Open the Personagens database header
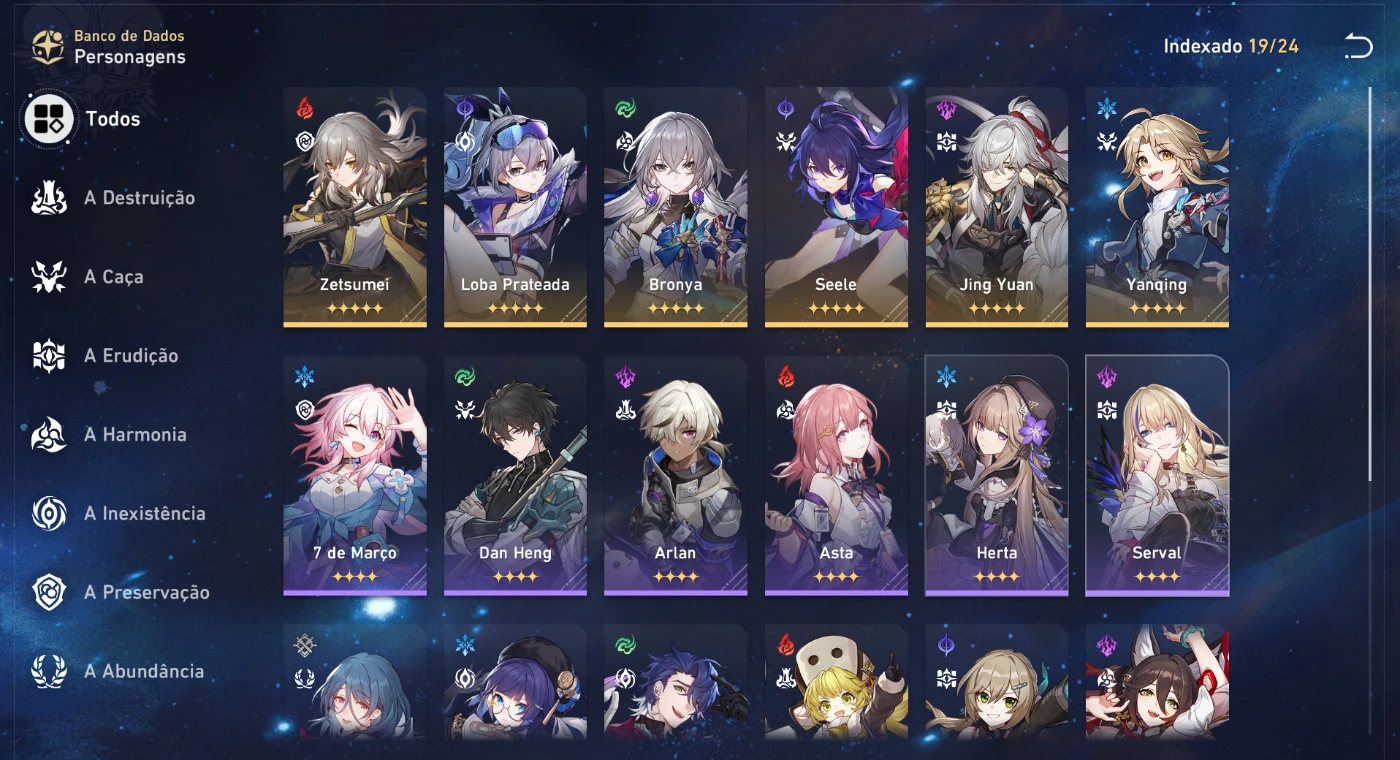 130,57
